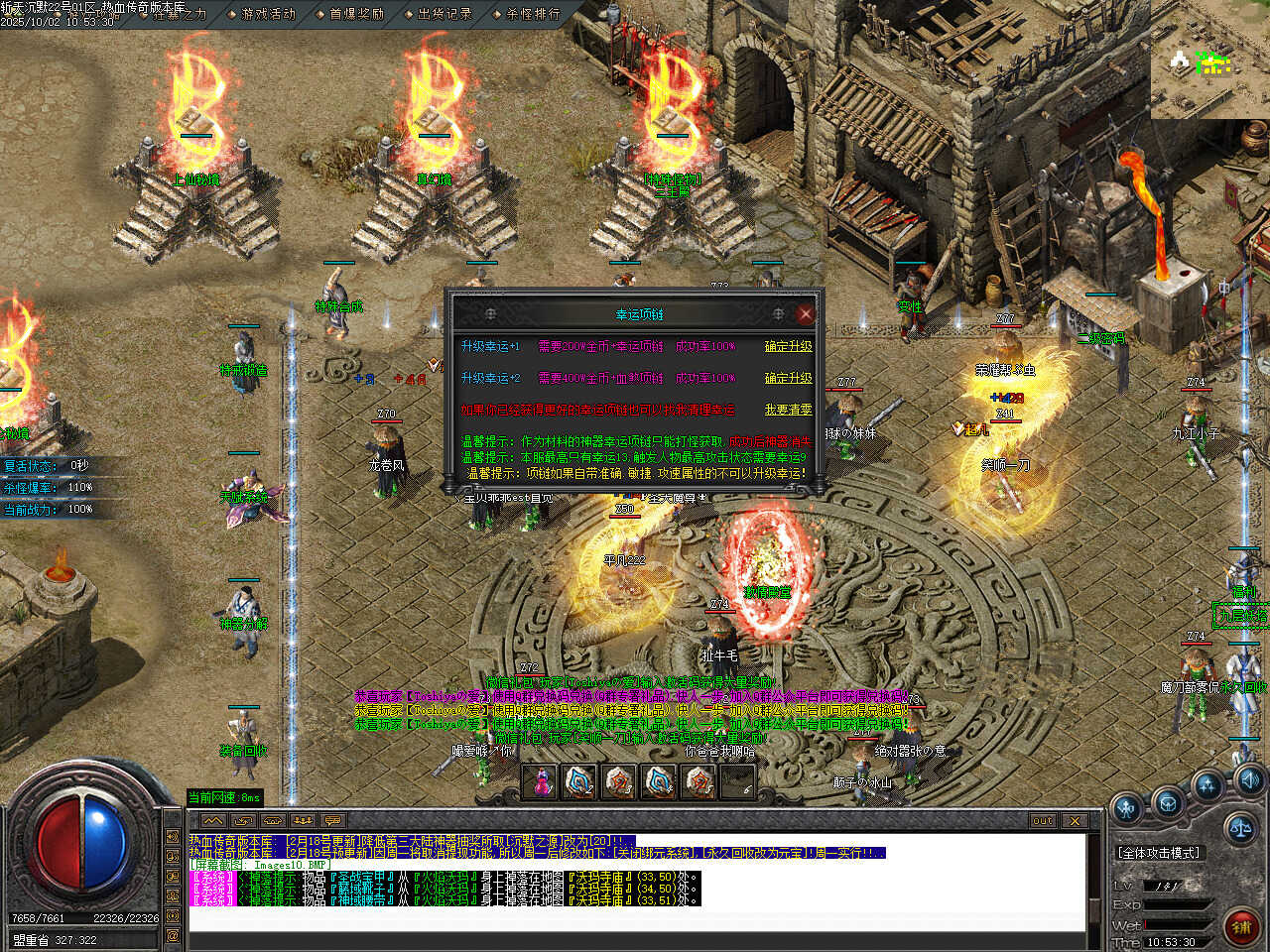The width and height of the screenshot is (1270, 952).
Task: Toggle the 全体攻击模式 attack mode label
Action: [1159, 852]
